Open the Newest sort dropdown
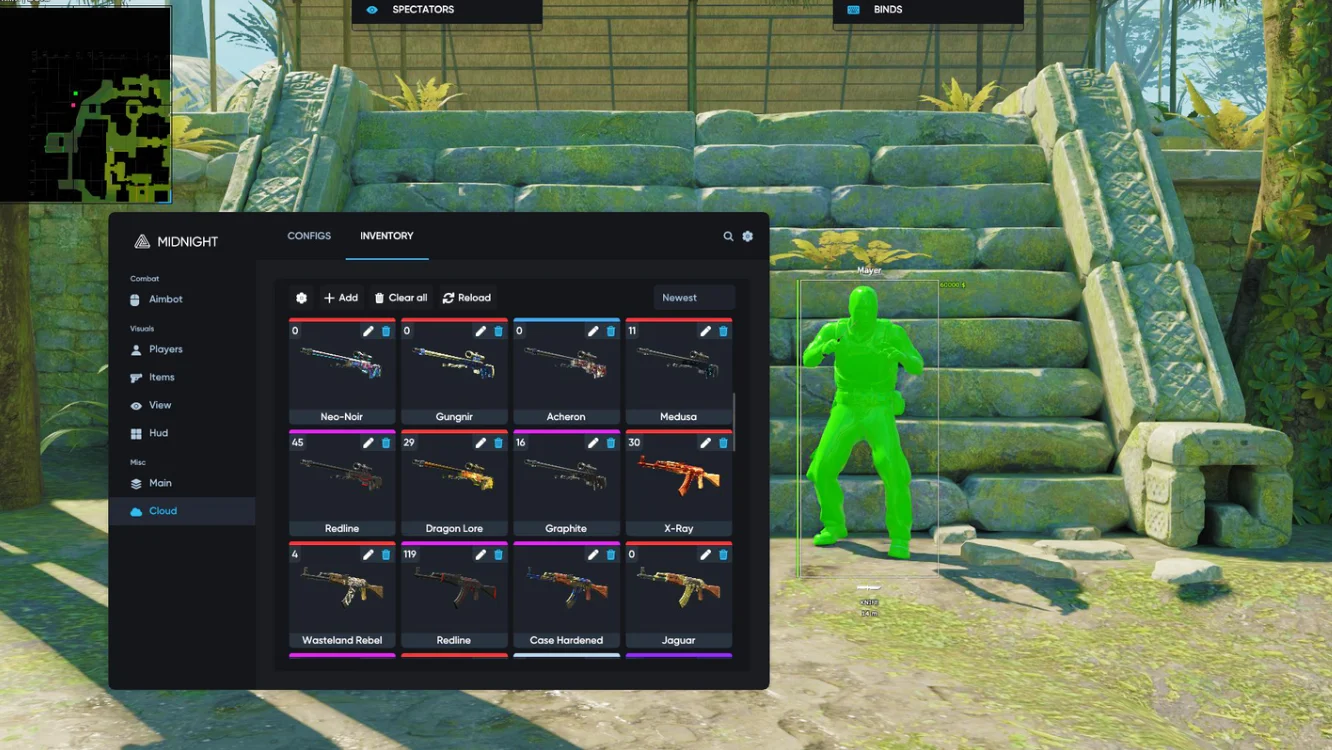The width and height of the screenshot is (1332, 750). click(x=693, y=298)
